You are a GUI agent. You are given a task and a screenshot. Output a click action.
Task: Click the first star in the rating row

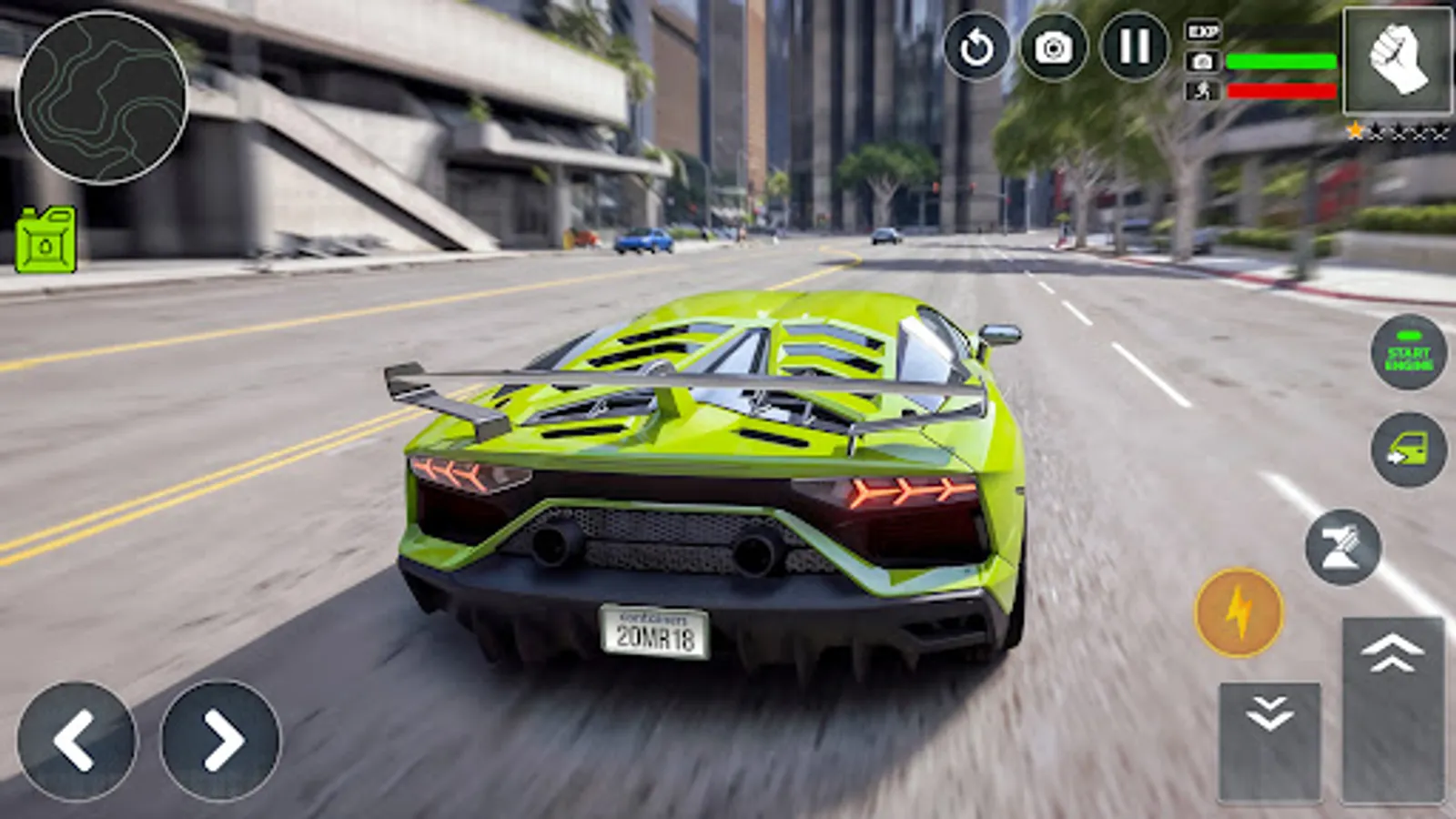[1355, 132]
